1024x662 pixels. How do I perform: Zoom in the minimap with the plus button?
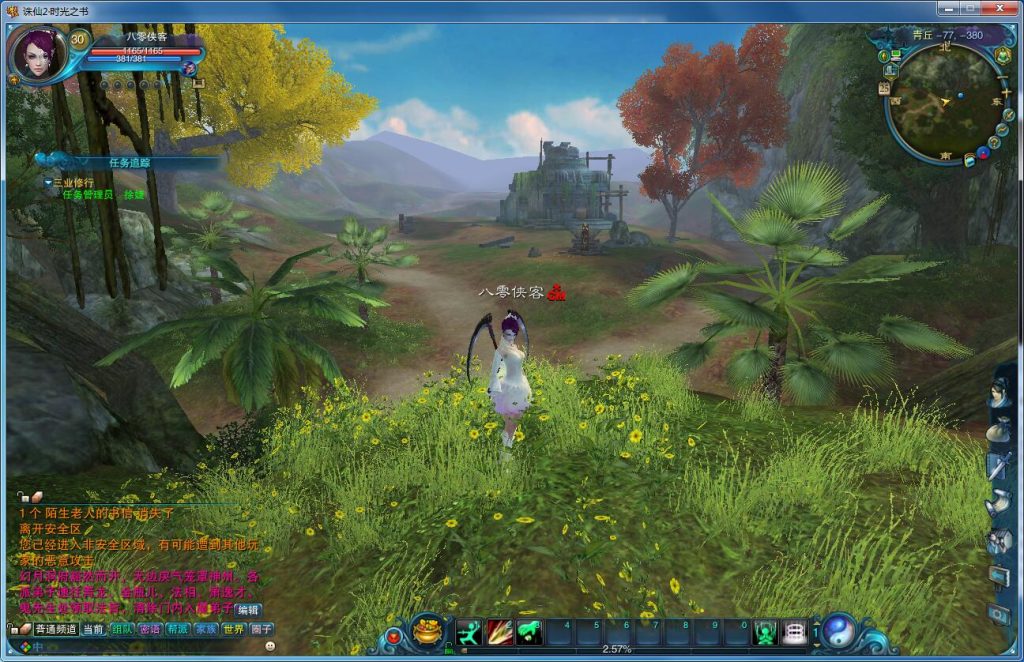[x=1006, y=92]
